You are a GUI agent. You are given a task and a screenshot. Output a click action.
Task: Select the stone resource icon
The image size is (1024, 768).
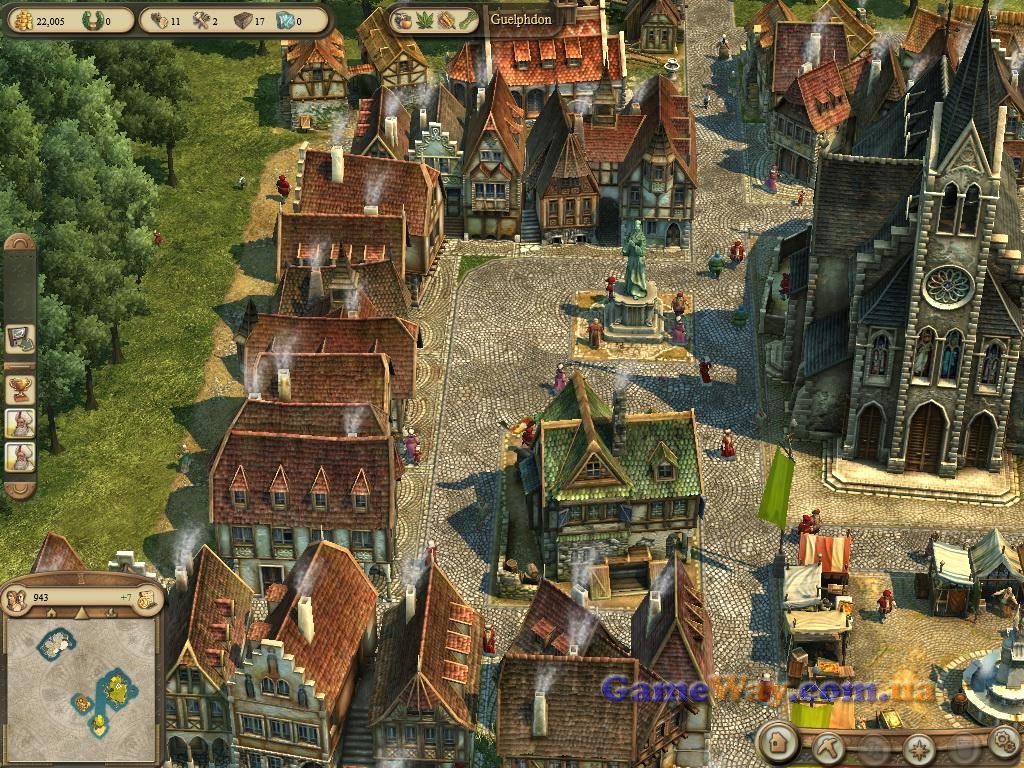243,19
